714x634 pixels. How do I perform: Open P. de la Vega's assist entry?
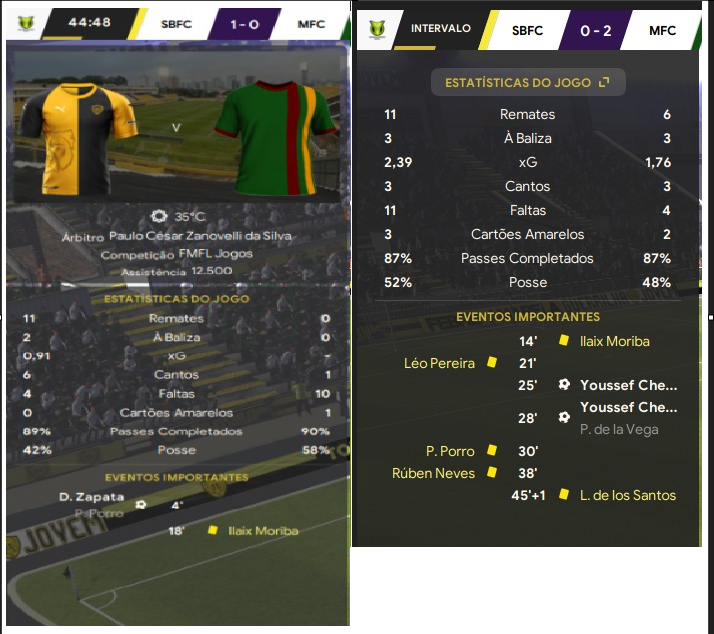pos(619,429)
